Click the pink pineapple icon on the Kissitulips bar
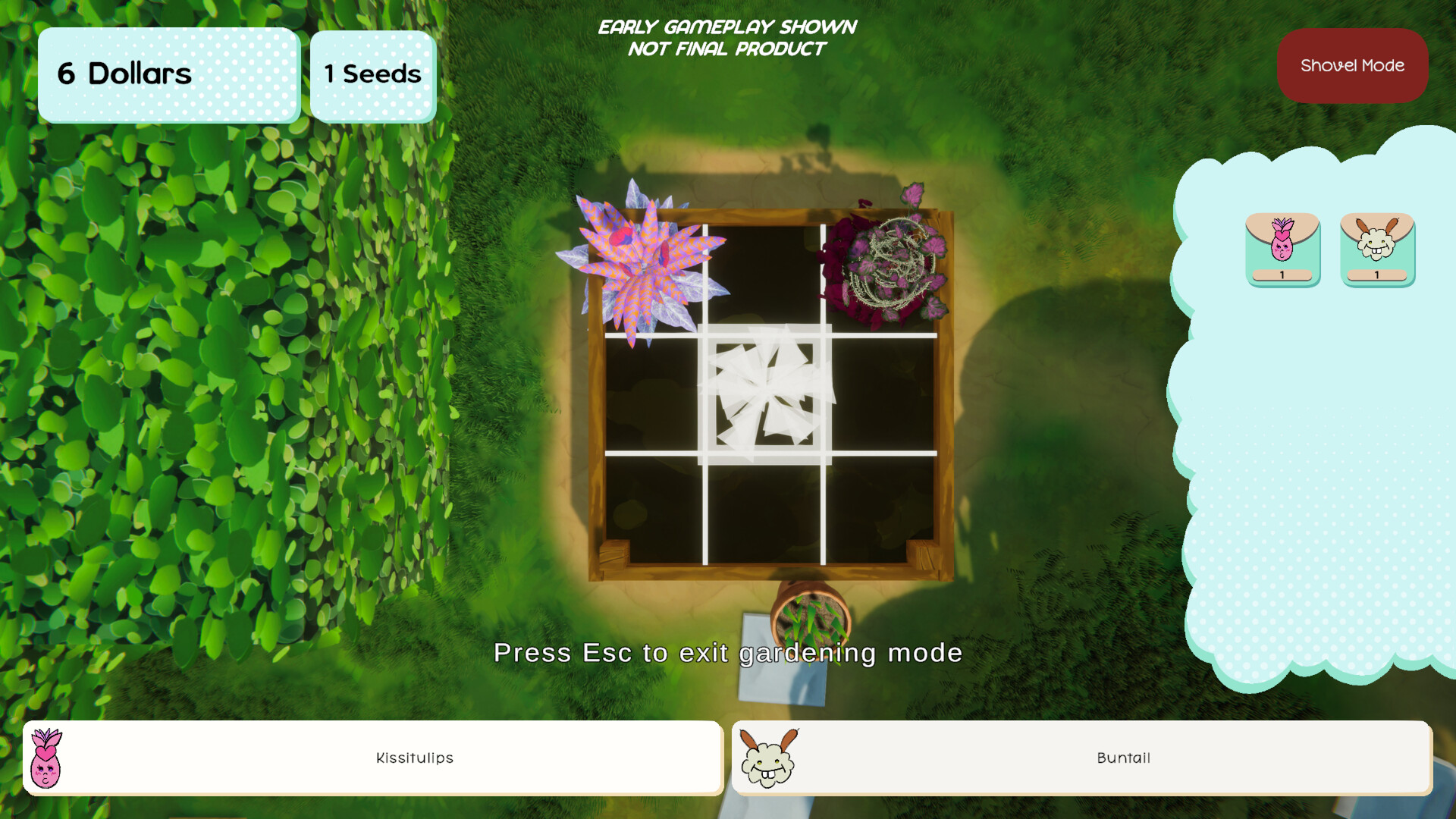 click(45, 758)
